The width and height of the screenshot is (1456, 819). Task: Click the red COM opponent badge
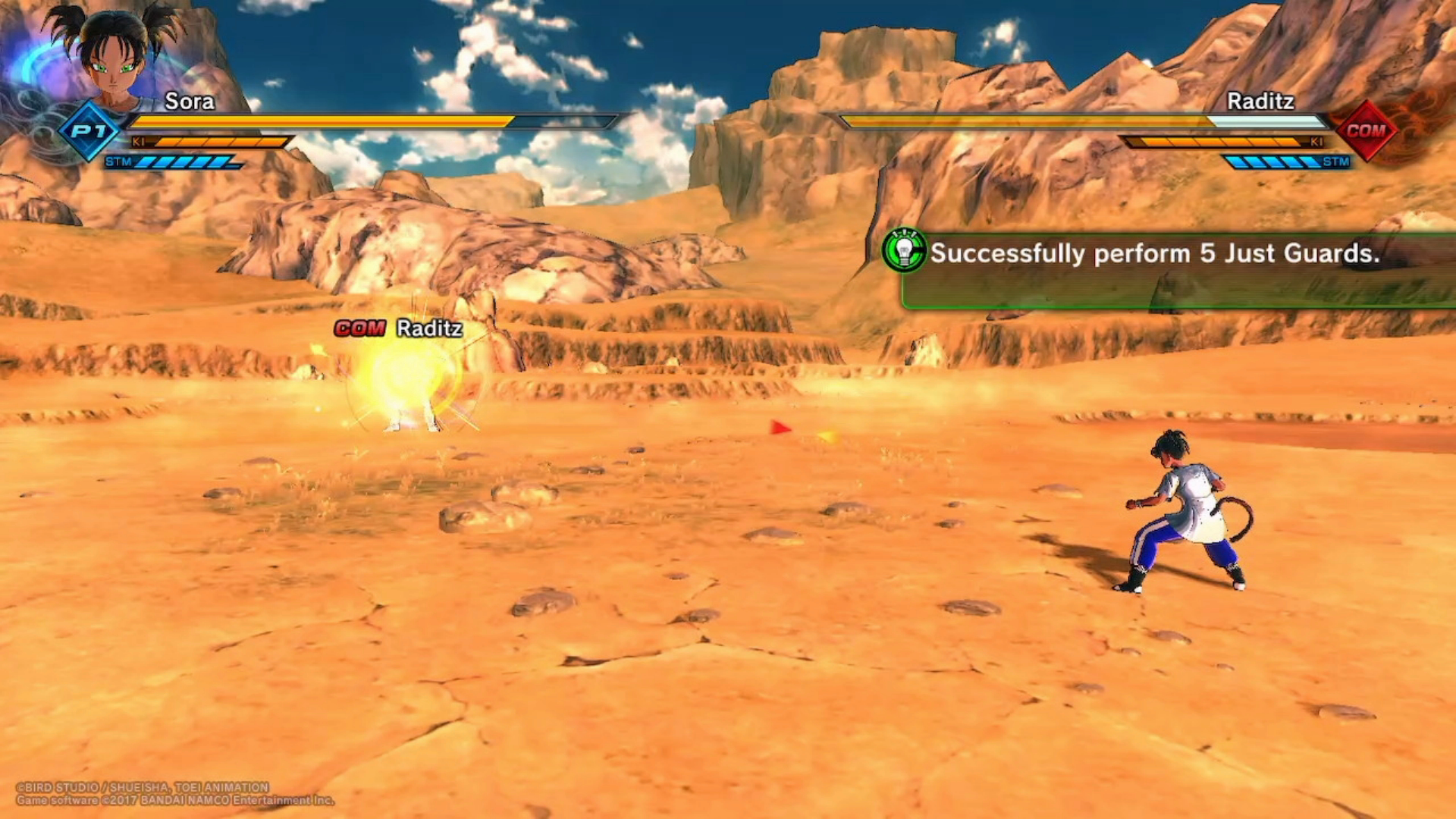1366,130
